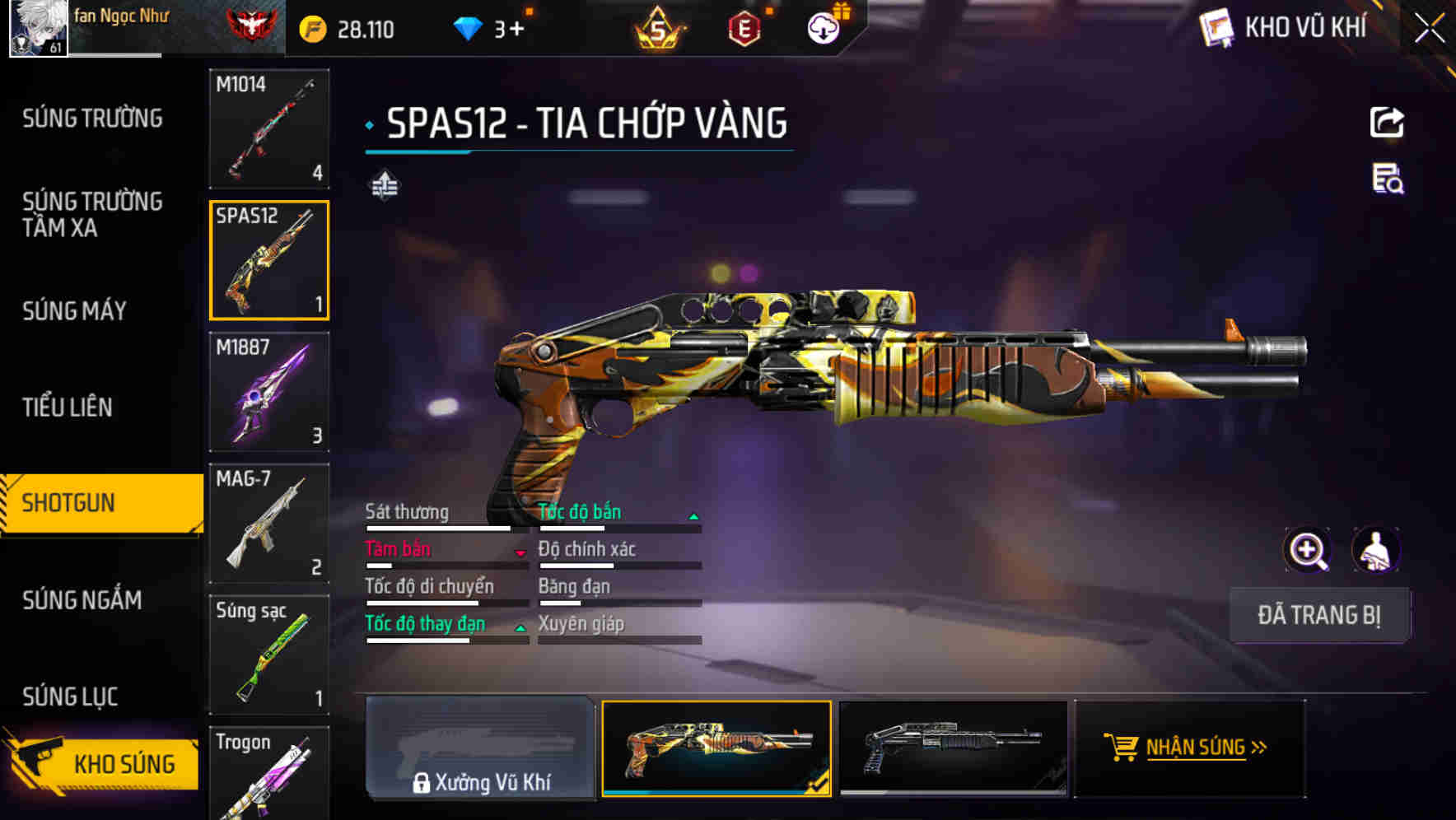The width and height of the screenshot is (1456, 820).
Task: Zoom in on the weapon model
Action: coord(1309,550)
